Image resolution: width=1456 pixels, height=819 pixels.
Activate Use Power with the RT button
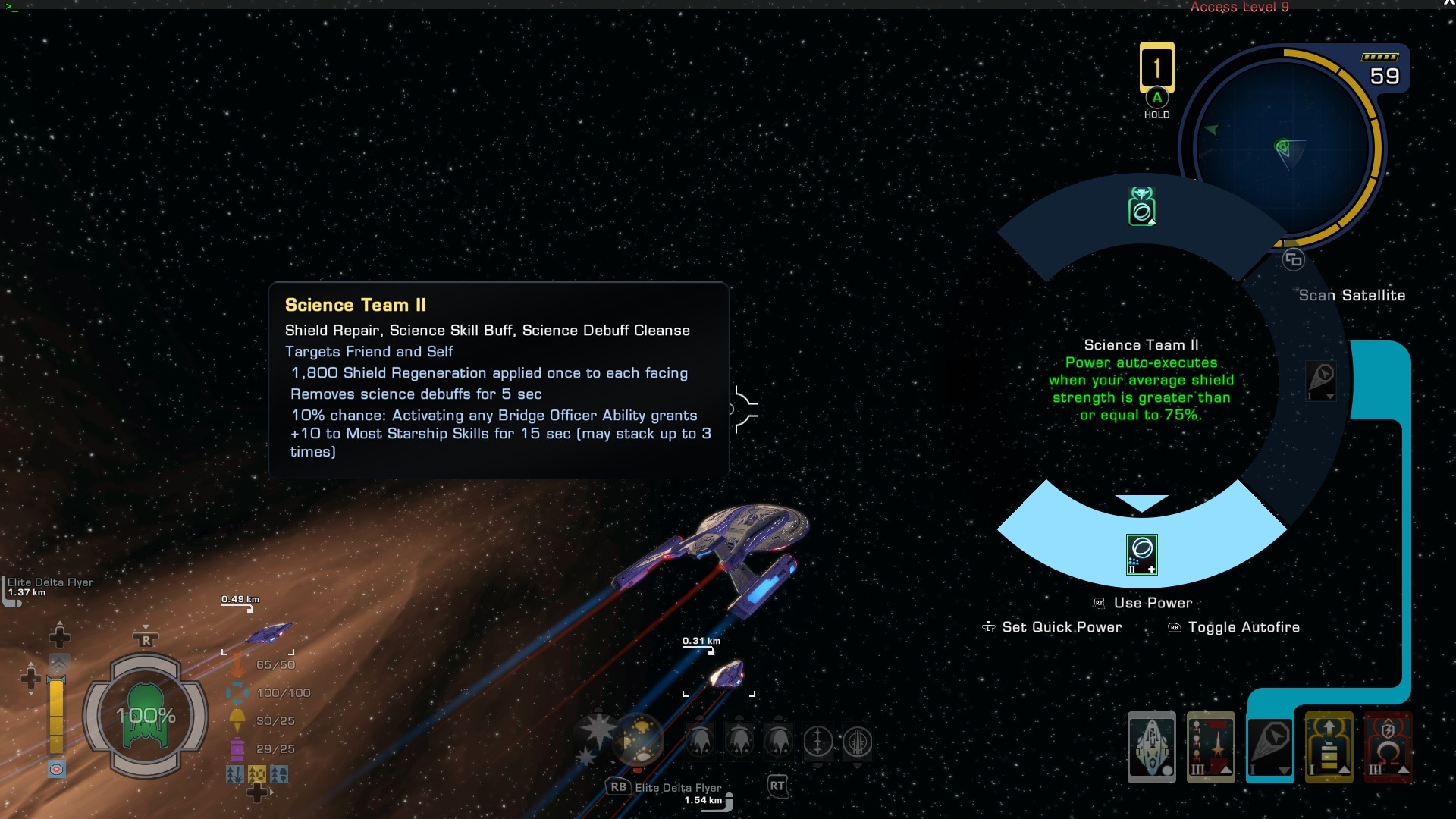[1100, 603]
